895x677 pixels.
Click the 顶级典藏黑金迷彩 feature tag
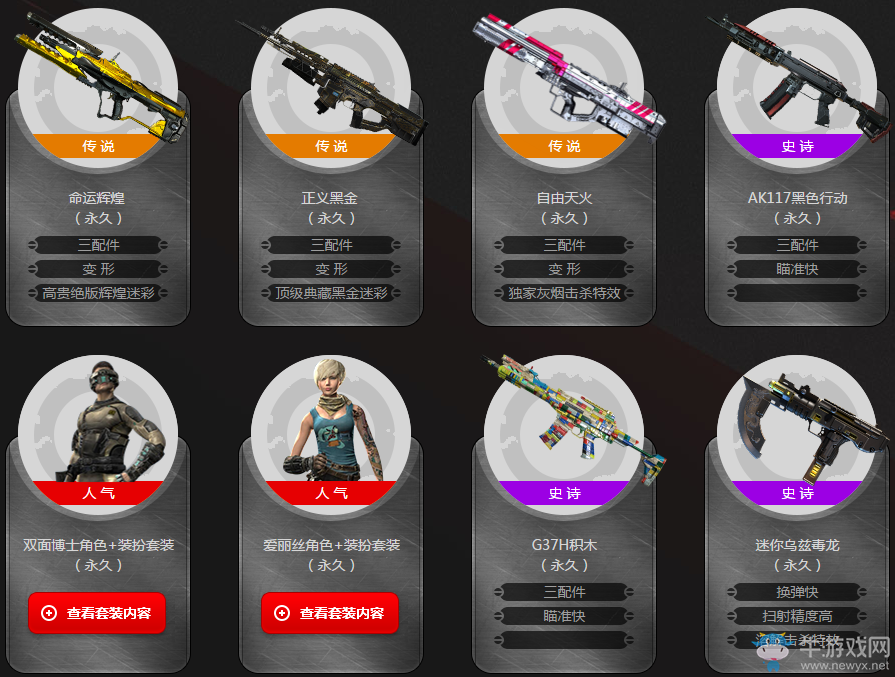(x=331, y=293)
